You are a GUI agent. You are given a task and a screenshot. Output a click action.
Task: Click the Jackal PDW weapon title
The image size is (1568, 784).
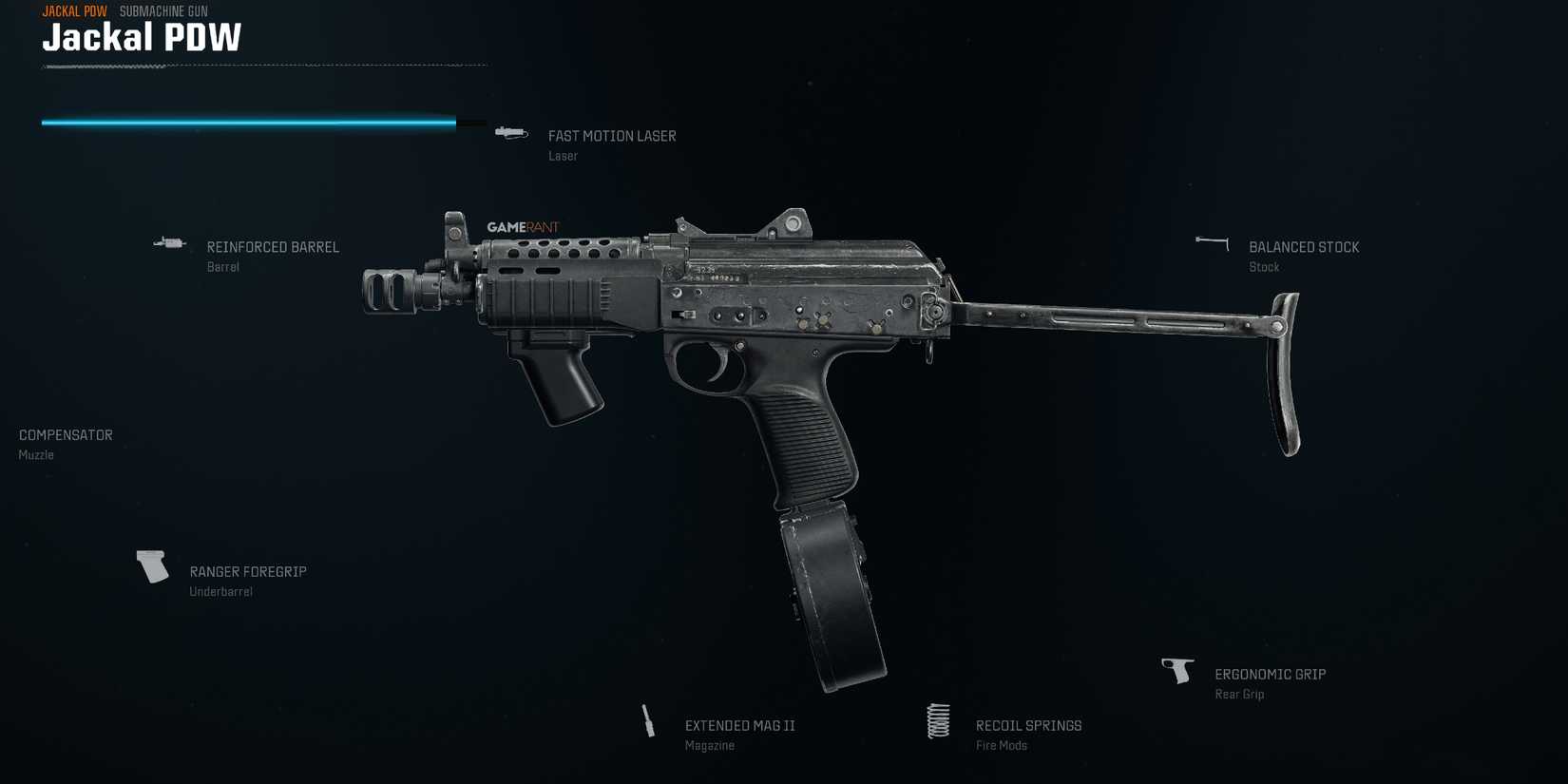(142, 38)
